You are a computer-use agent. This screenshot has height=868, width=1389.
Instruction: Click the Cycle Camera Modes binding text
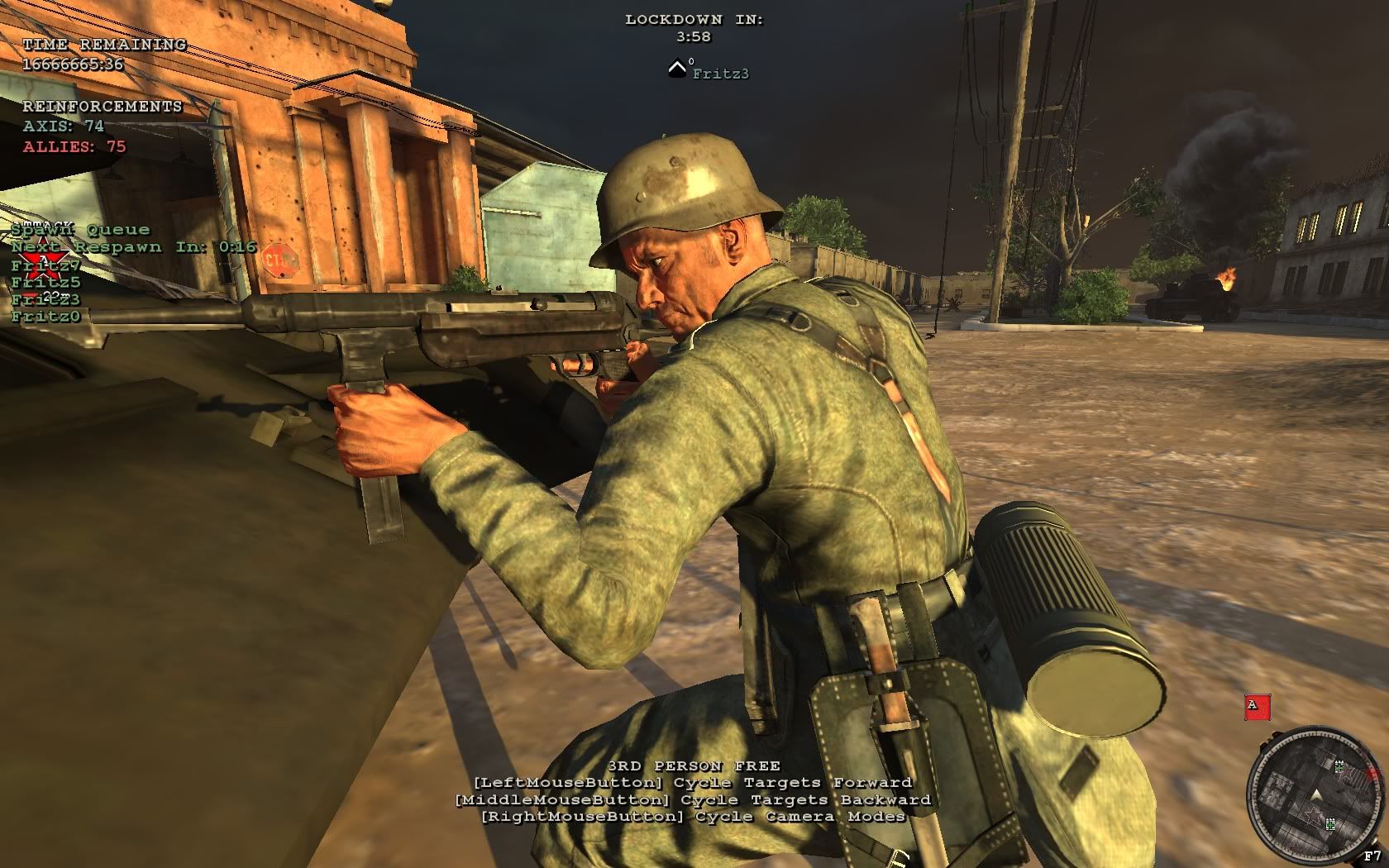coord(694,818)
